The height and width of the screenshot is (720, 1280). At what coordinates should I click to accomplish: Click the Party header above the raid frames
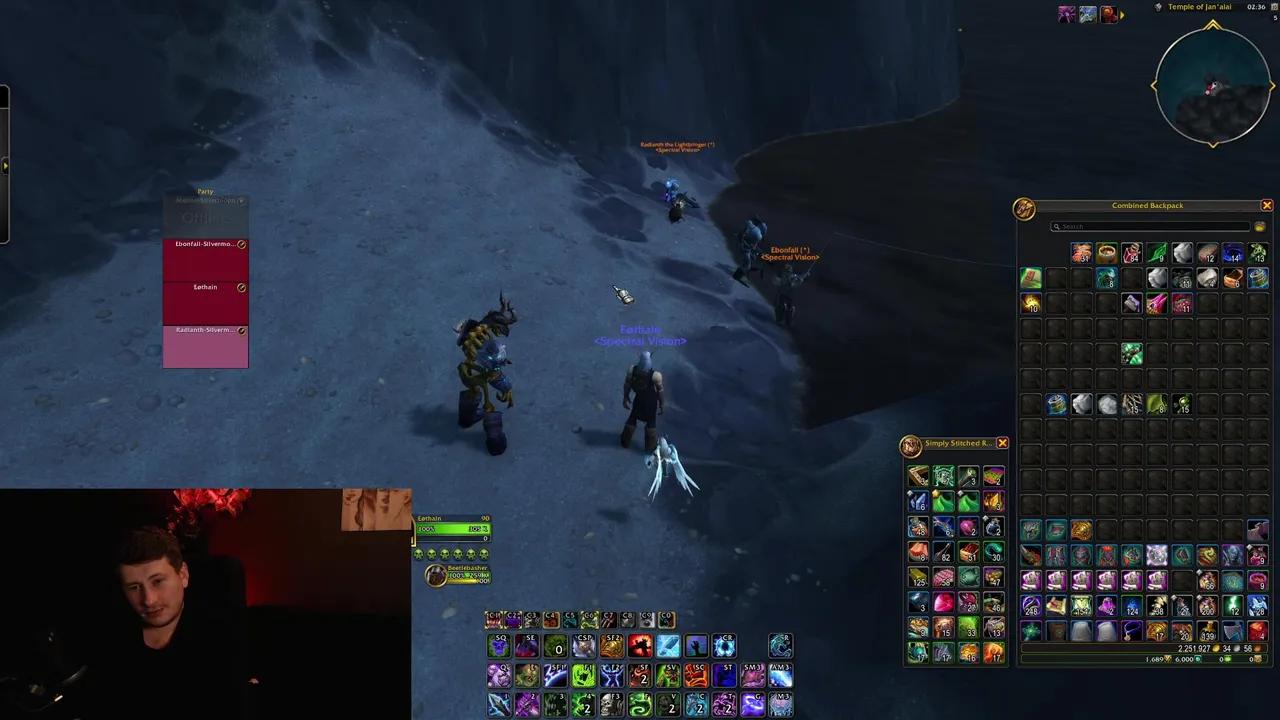pos(204,191)
